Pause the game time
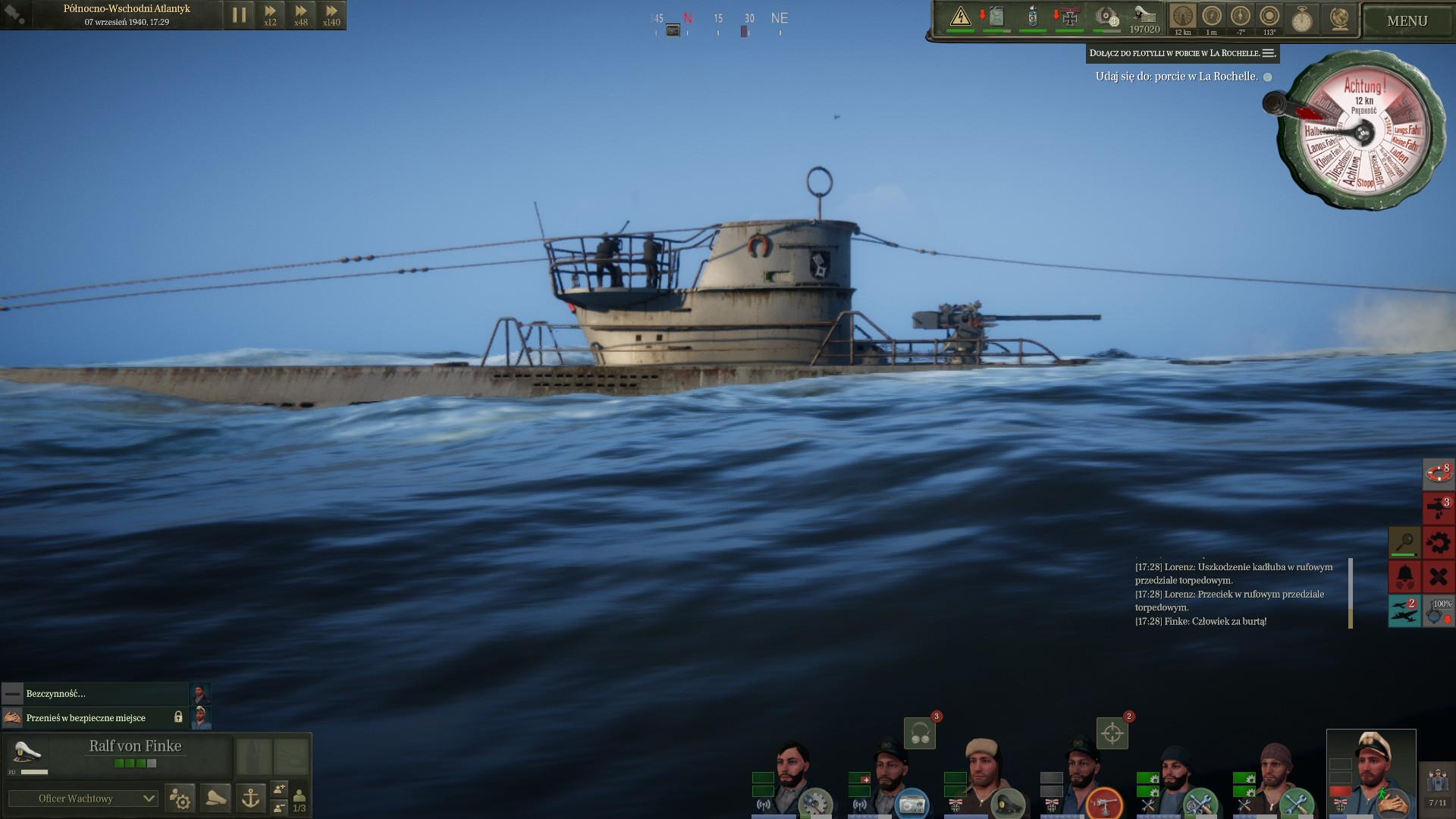This screenshot has width=1456, height=819. (239, 14)
